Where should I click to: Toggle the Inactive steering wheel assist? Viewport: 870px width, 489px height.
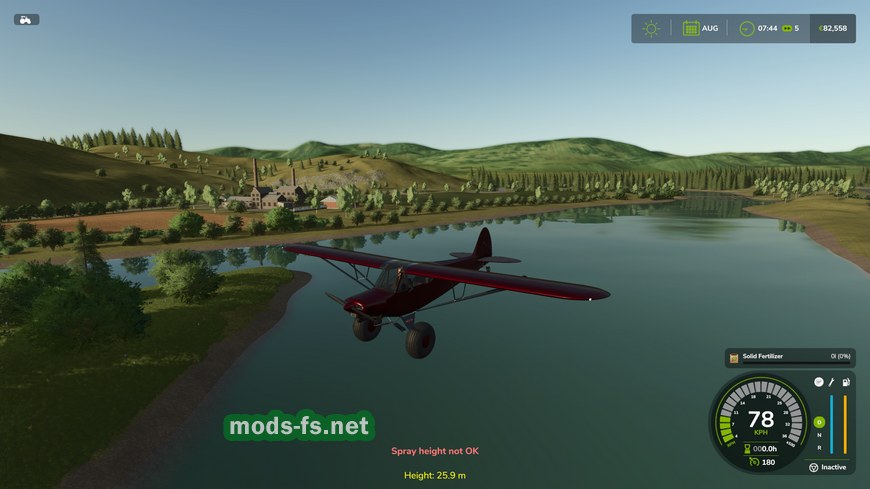click(828, 467)
